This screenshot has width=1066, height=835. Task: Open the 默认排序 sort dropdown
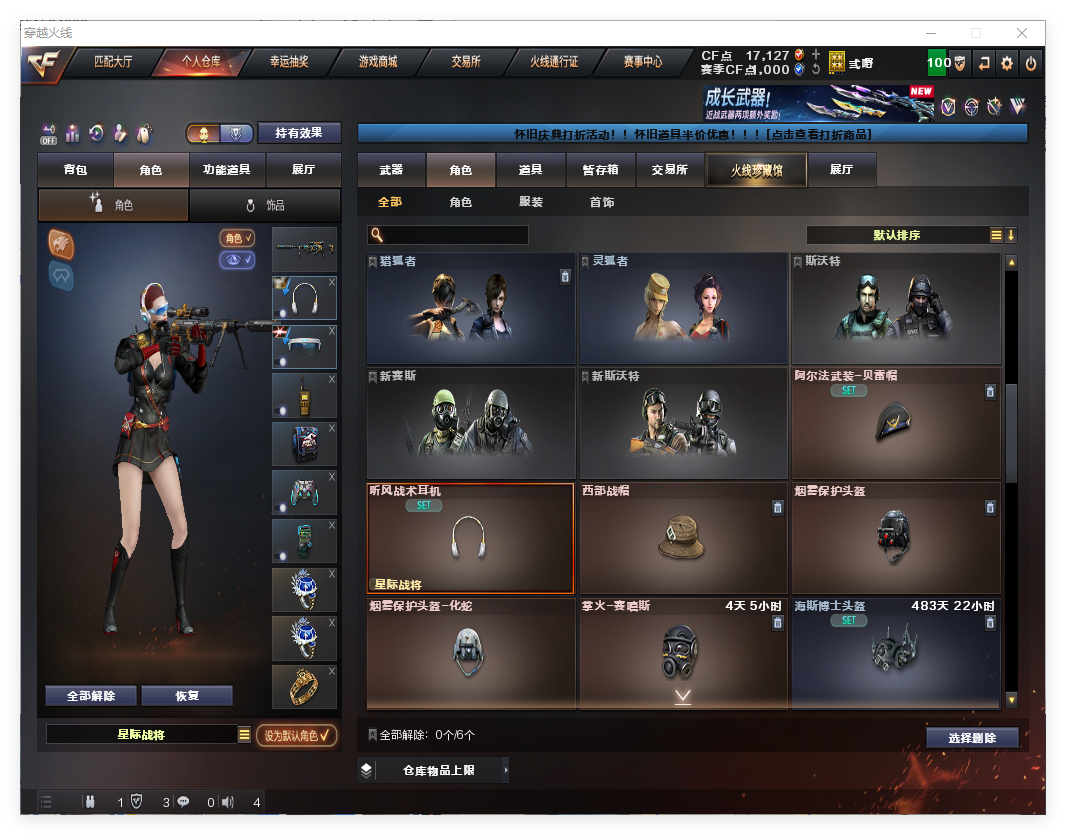(x=897, y=235)
